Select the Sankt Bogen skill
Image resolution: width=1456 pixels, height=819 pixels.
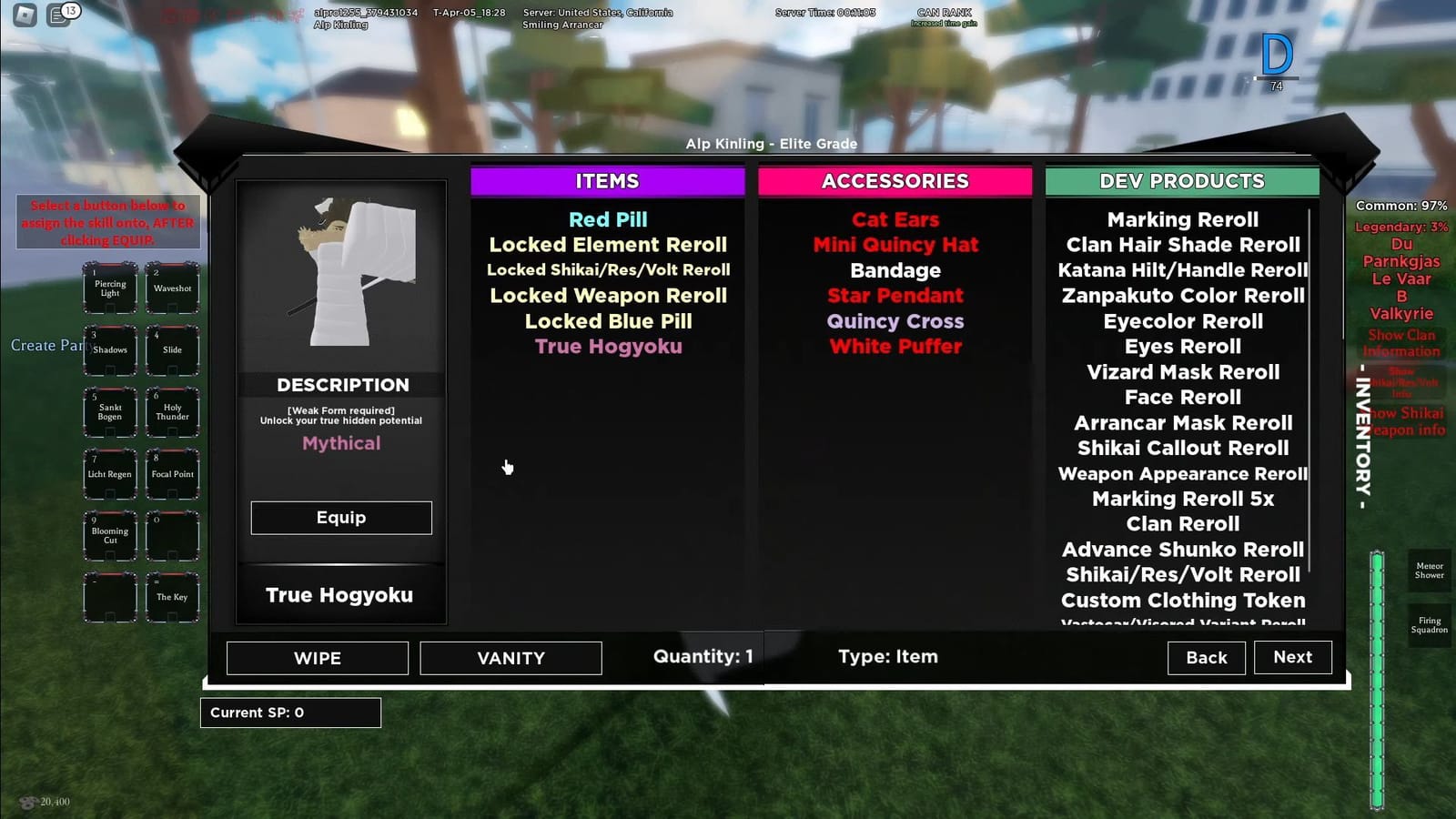click(x=109, y=412)
